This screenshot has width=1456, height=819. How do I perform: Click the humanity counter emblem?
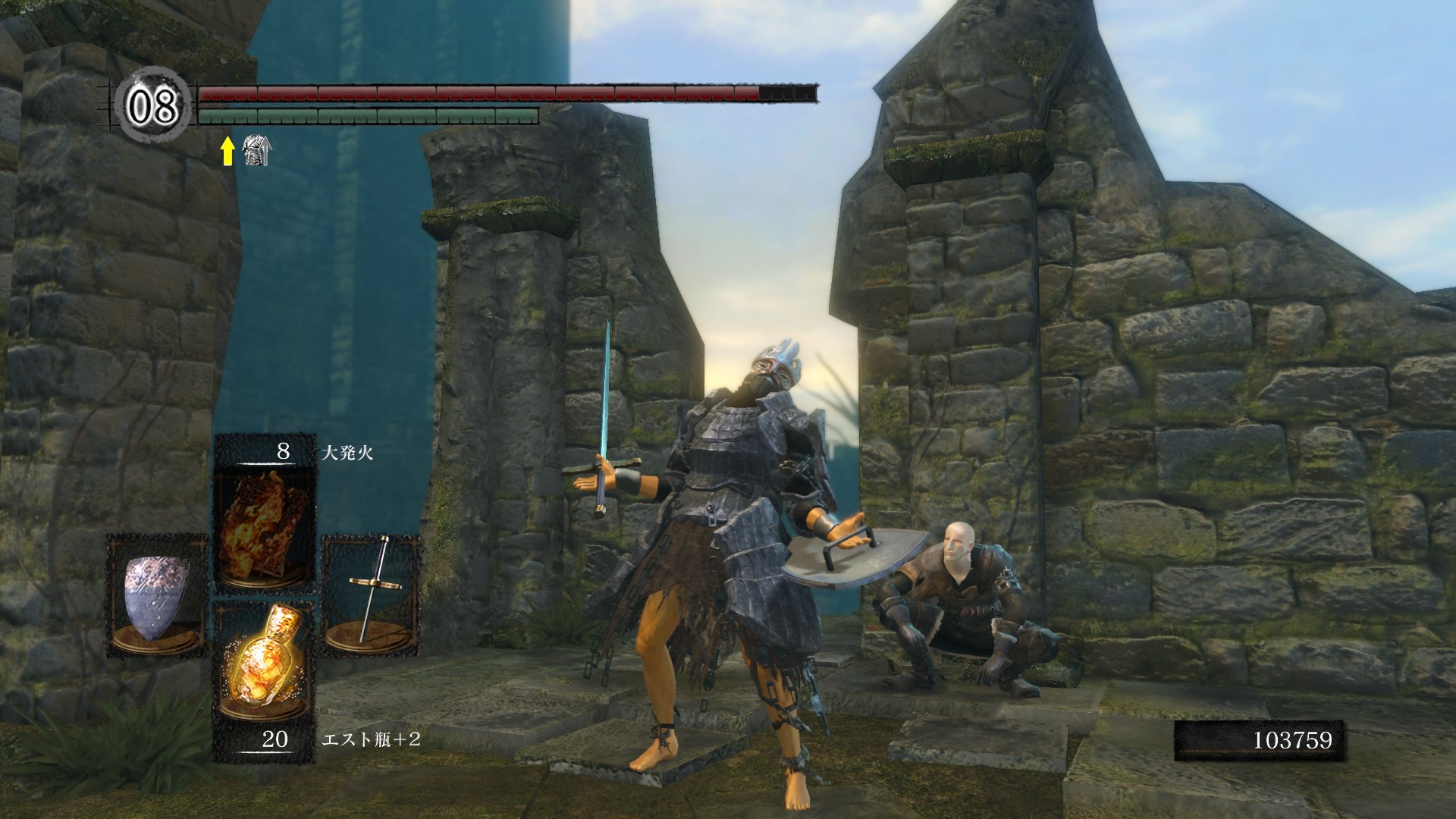(152, 106)
